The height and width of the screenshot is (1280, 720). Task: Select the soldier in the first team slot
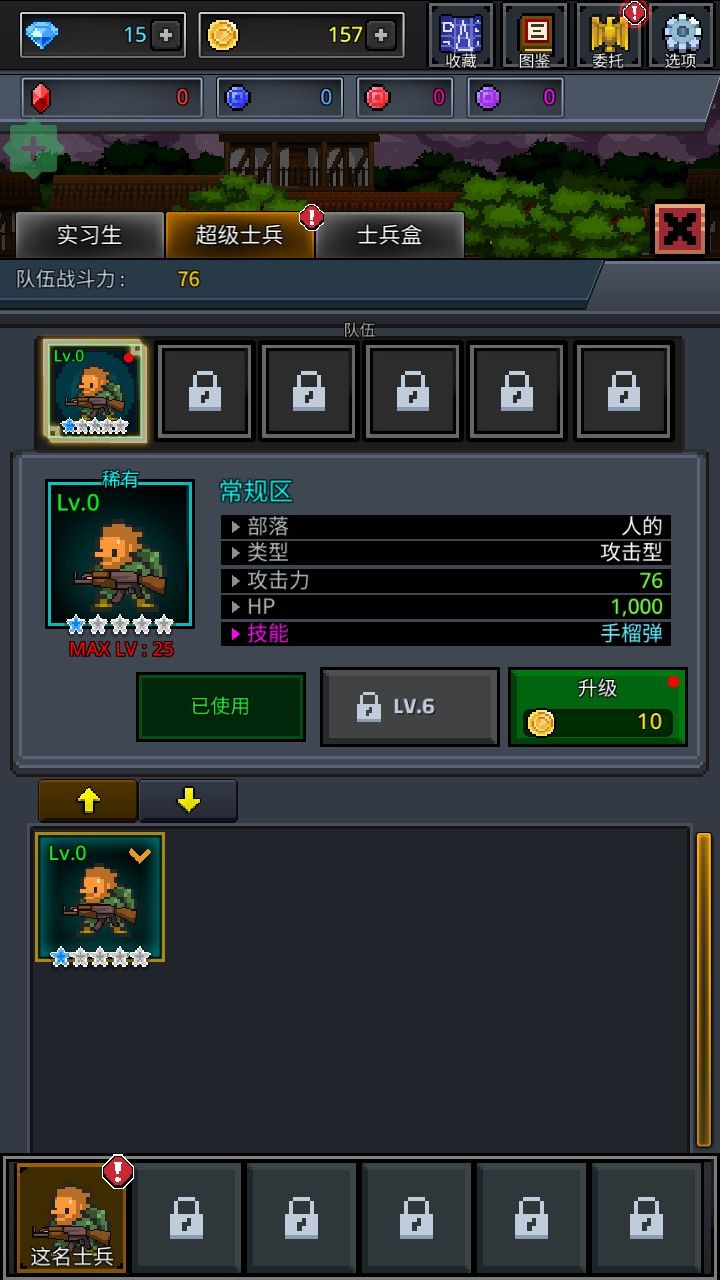[95, 391]
